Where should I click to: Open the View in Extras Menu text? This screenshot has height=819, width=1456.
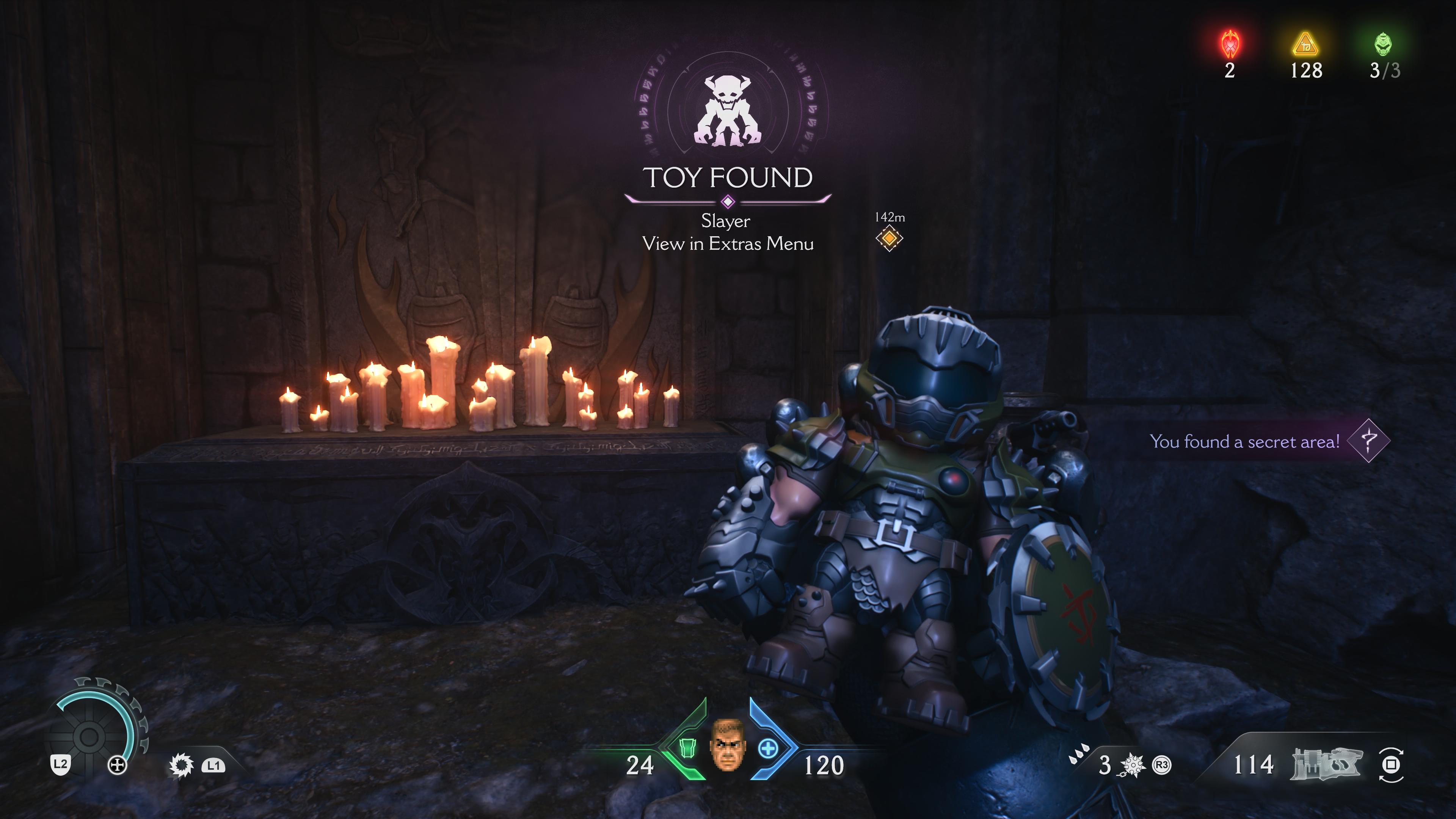pyautogui.click(x=728, y=243)
